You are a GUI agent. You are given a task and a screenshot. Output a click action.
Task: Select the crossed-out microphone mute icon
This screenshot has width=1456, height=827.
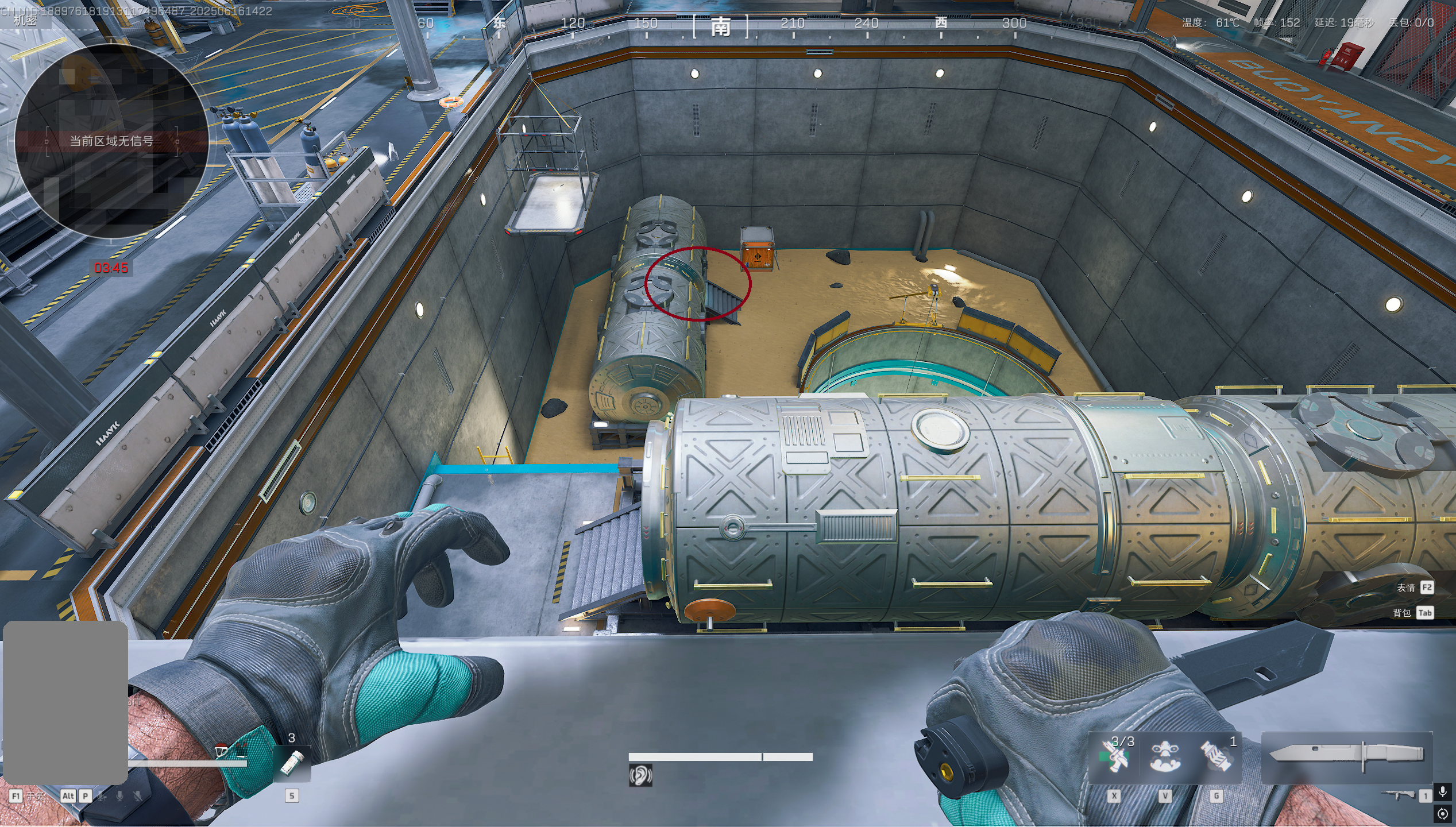point(138,796)
